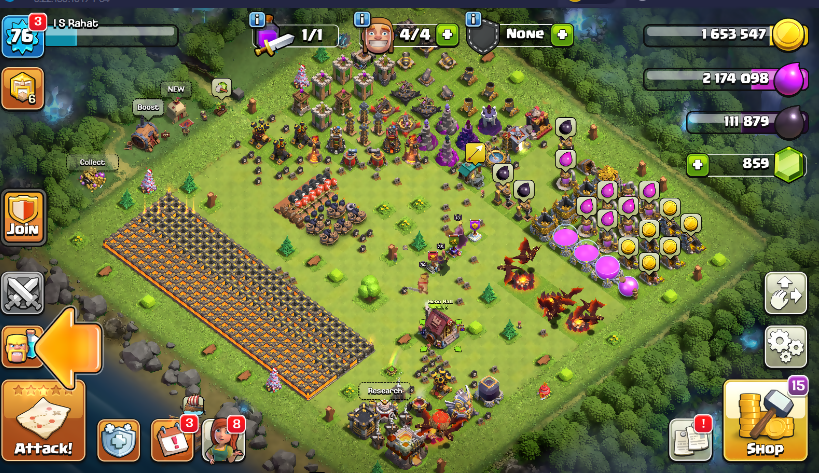Open the notes icon with red alert
Viewport: 819px width, 473px height.
(689, 439)
